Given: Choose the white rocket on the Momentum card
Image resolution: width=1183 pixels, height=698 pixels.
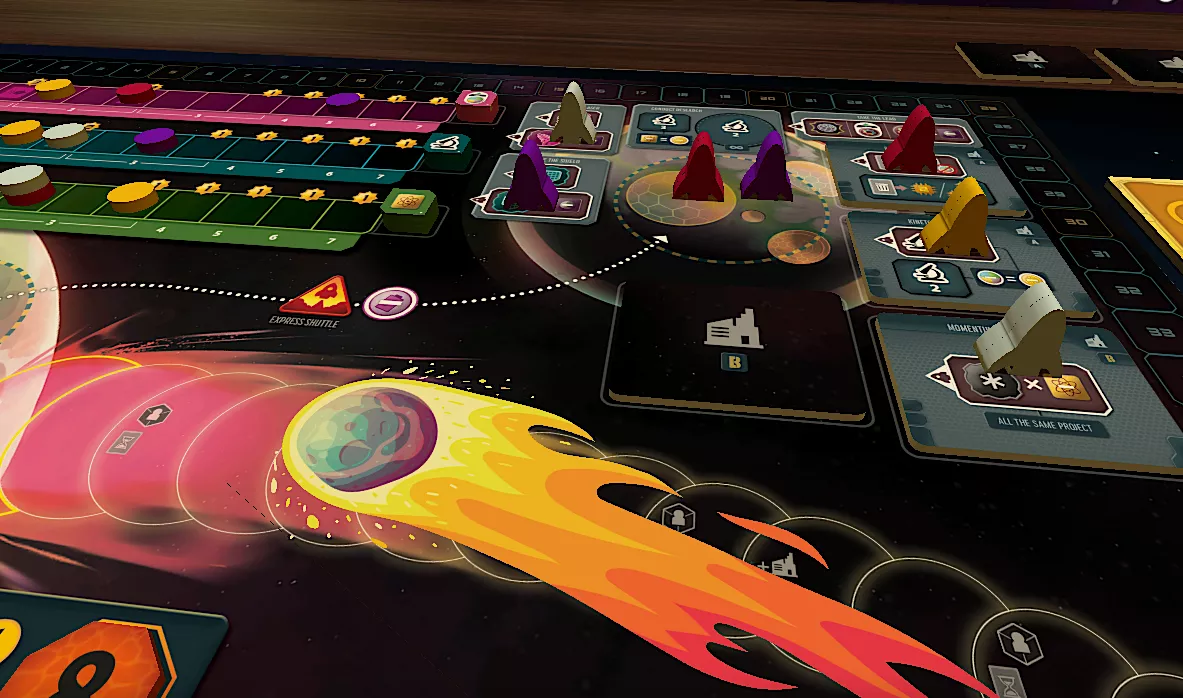Looking at the screenshot, I should [x=1019, y=327].
